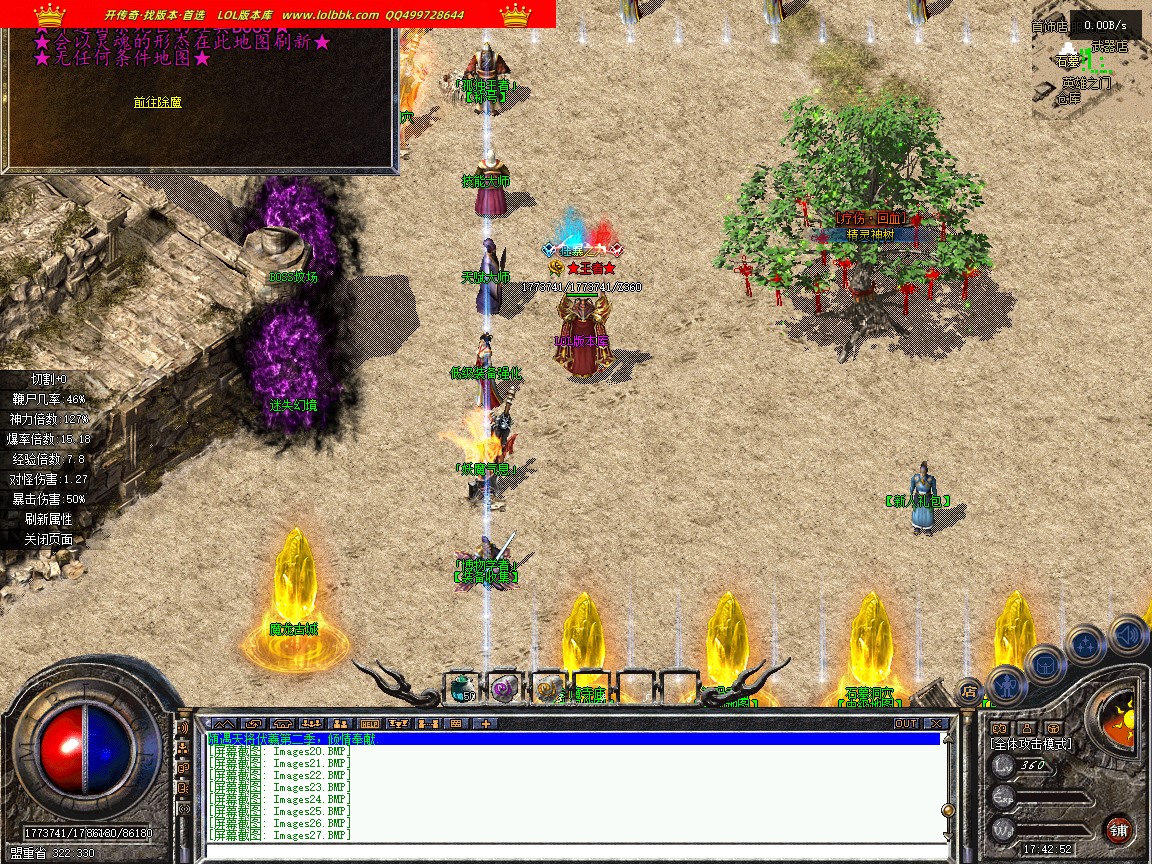
Task: Follow the 前往除魔 dialogue link
Action: pos(157,102)
